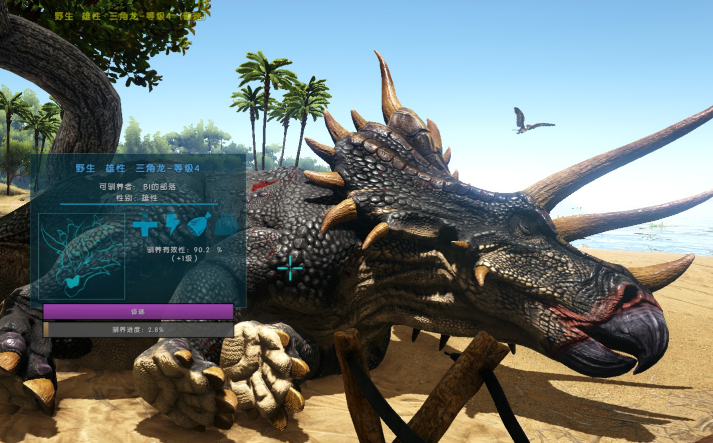Click the health cross icon
This screenshot has height=443, width=713.
[x=146, y=226]
